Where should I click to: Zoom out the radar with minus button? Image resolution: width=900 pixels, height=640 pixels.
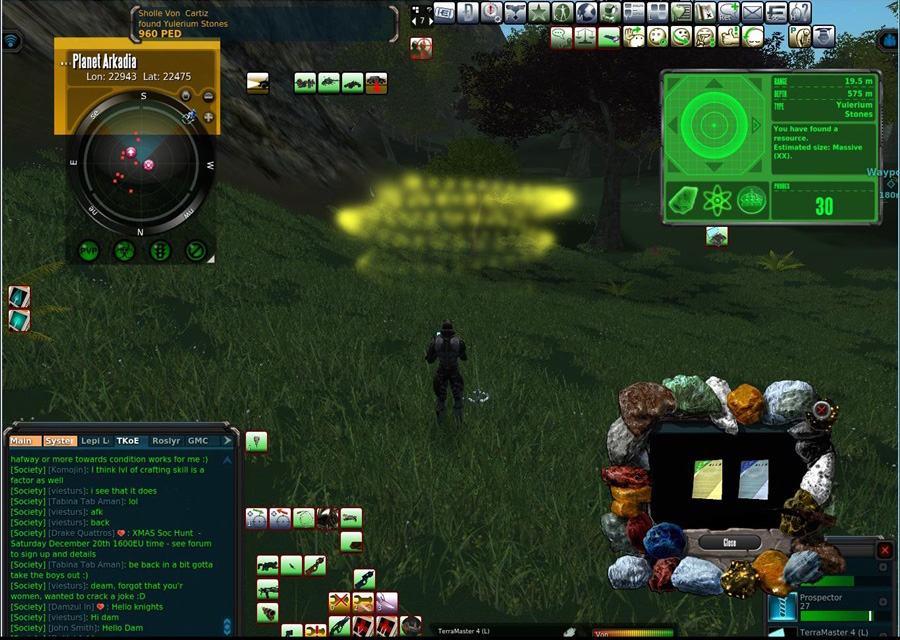click(x=208, y=97)
